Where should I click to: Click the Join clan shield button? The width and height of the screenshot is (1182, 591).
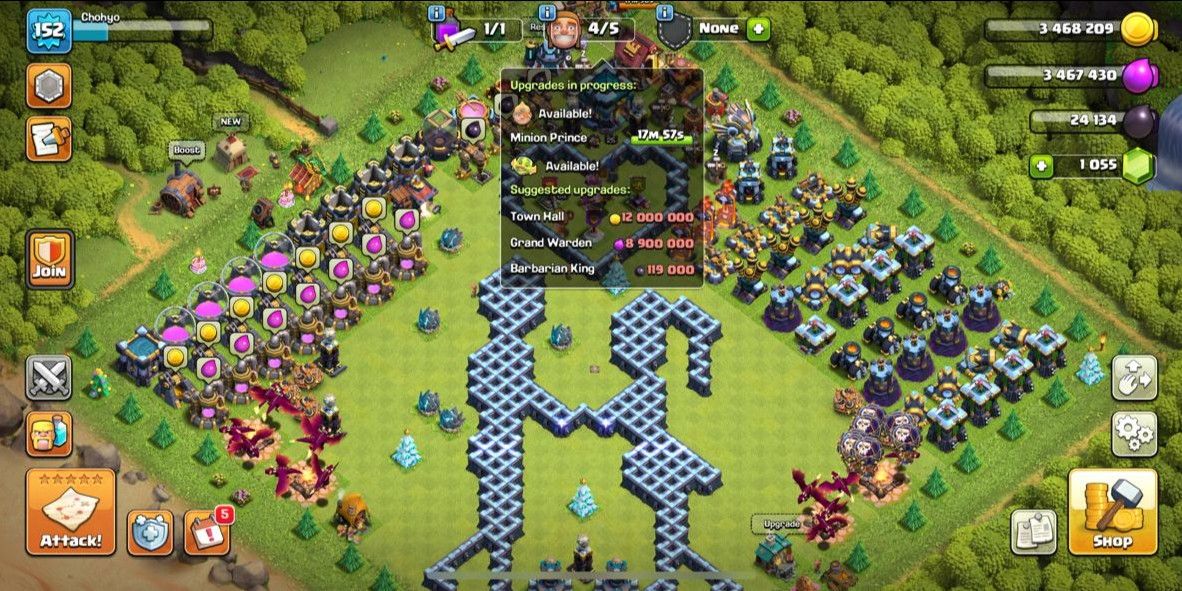coord(49,259)
